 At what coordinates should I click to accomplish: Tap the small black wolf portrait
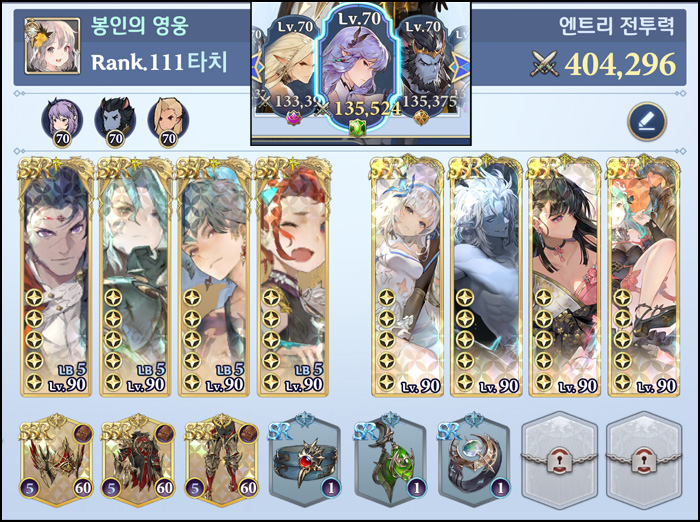pyautogui.click(x=114, y=120)
